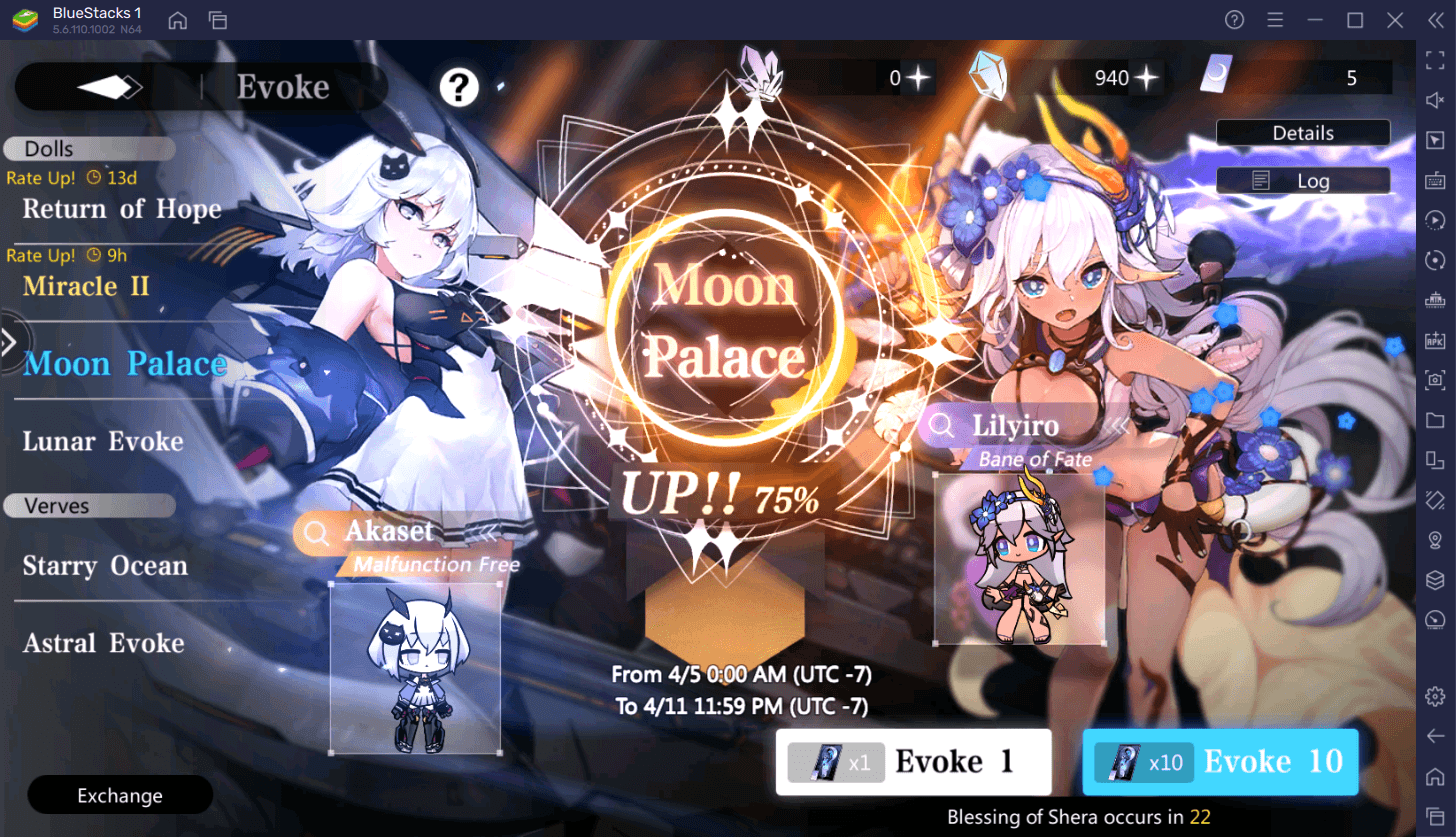Open the Install APK sidebar icon
Viewport: 1456px width, 837px height.
click(1437, 340)
